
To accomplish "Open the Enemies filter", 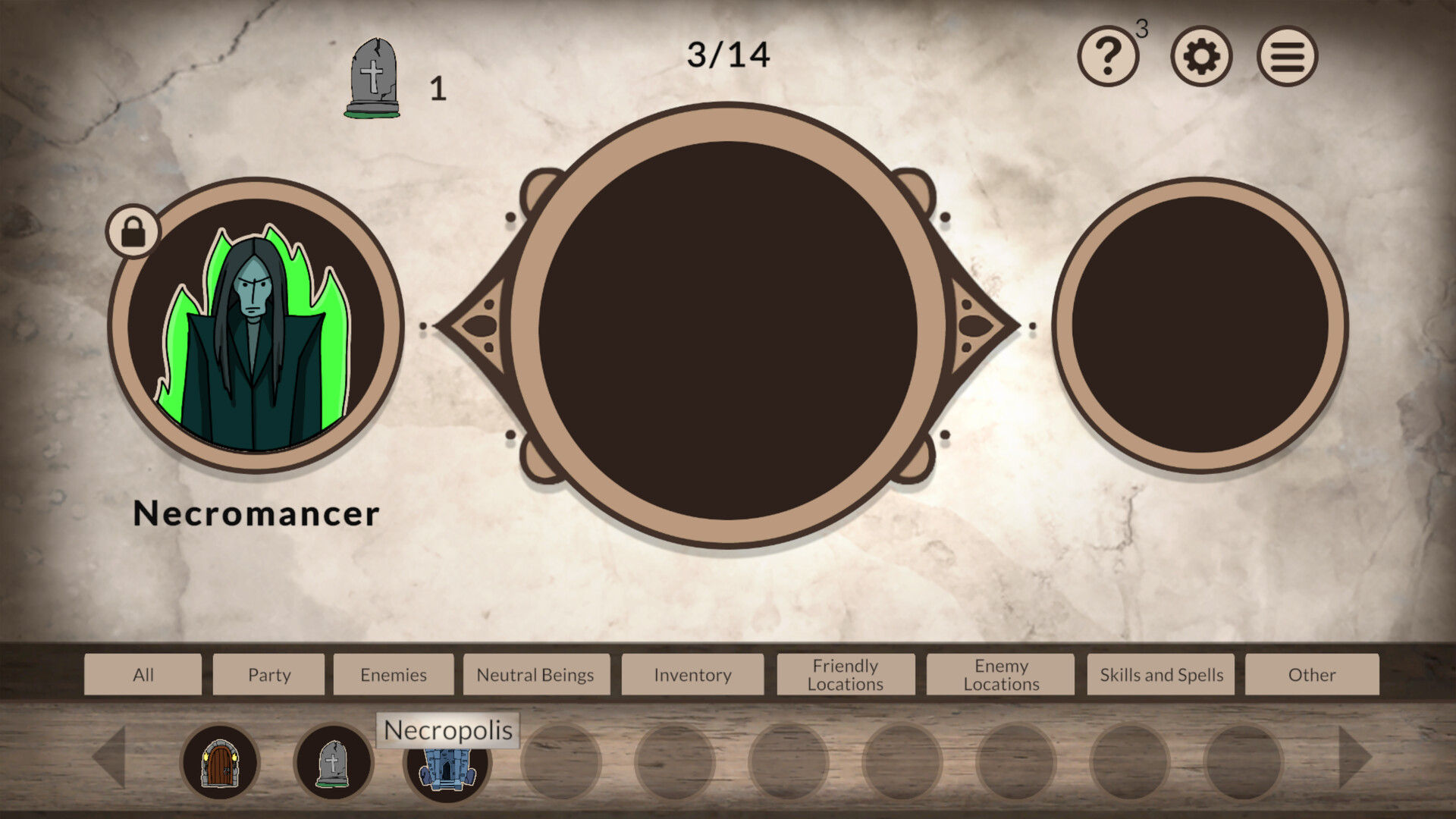I will [x=394, y=674].
